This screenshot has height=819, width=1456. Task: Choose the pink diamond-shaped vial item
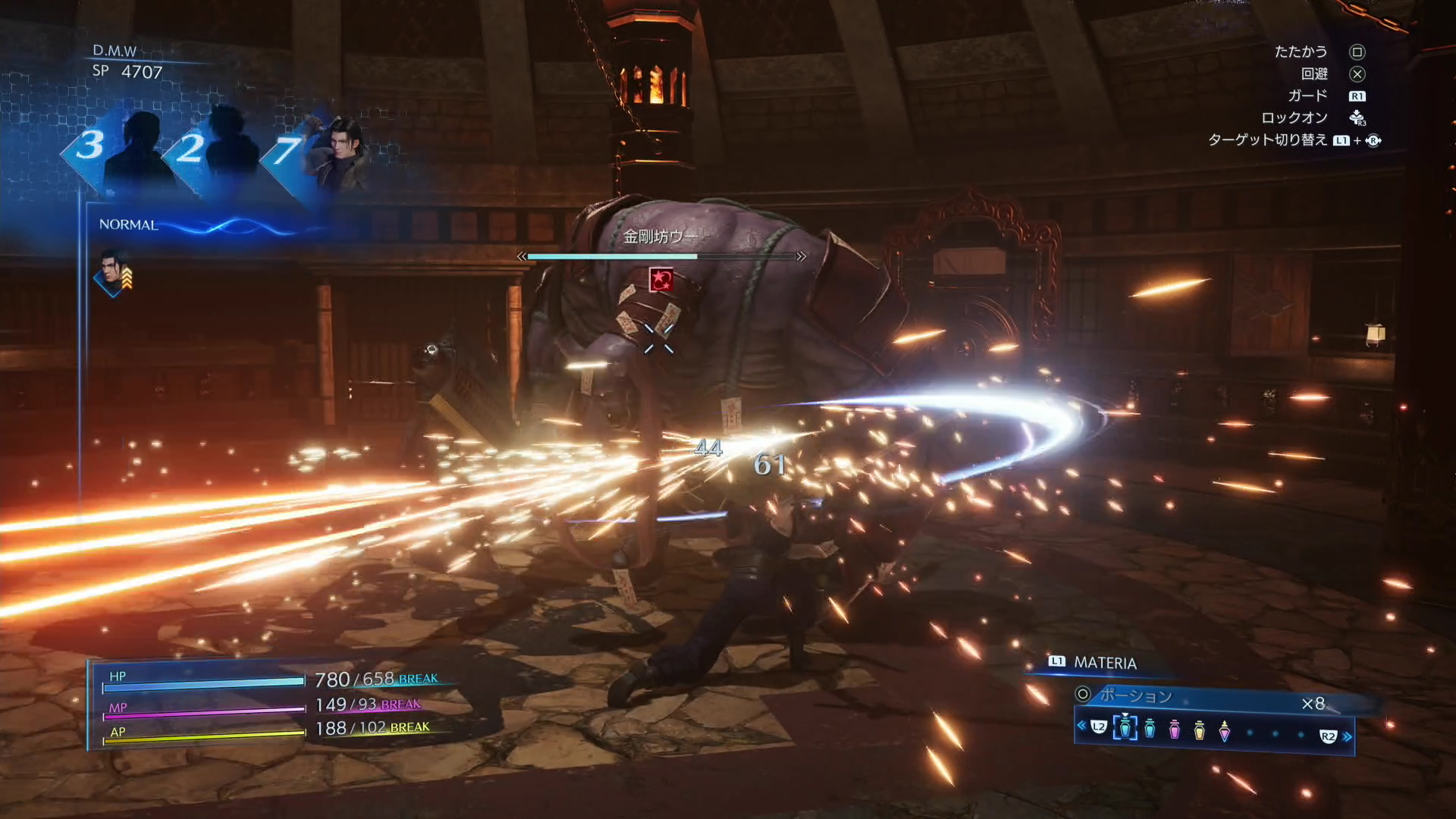(x=1224, y=731)
